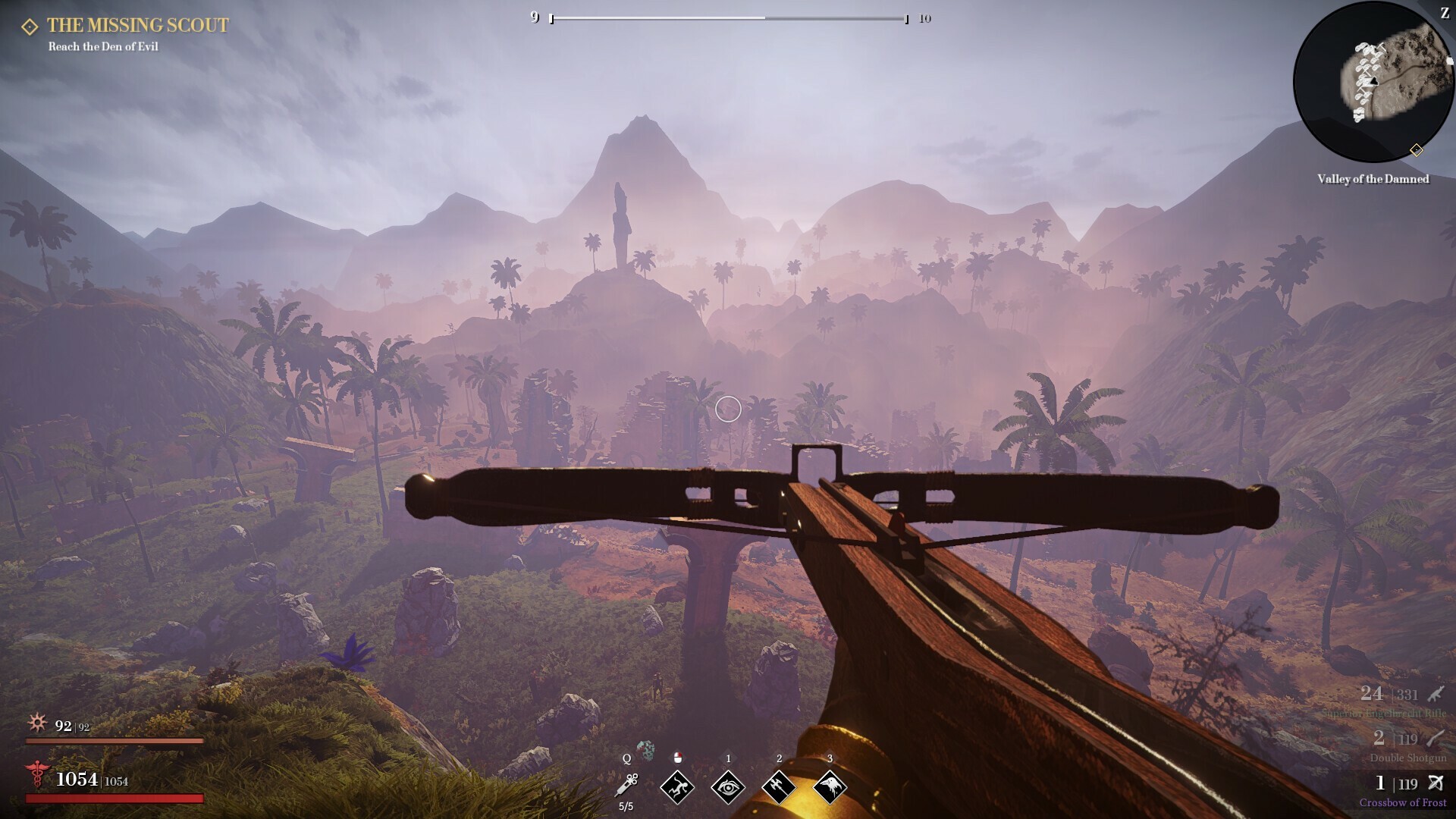Select the axe ability in slot 2

coord(779,787)
